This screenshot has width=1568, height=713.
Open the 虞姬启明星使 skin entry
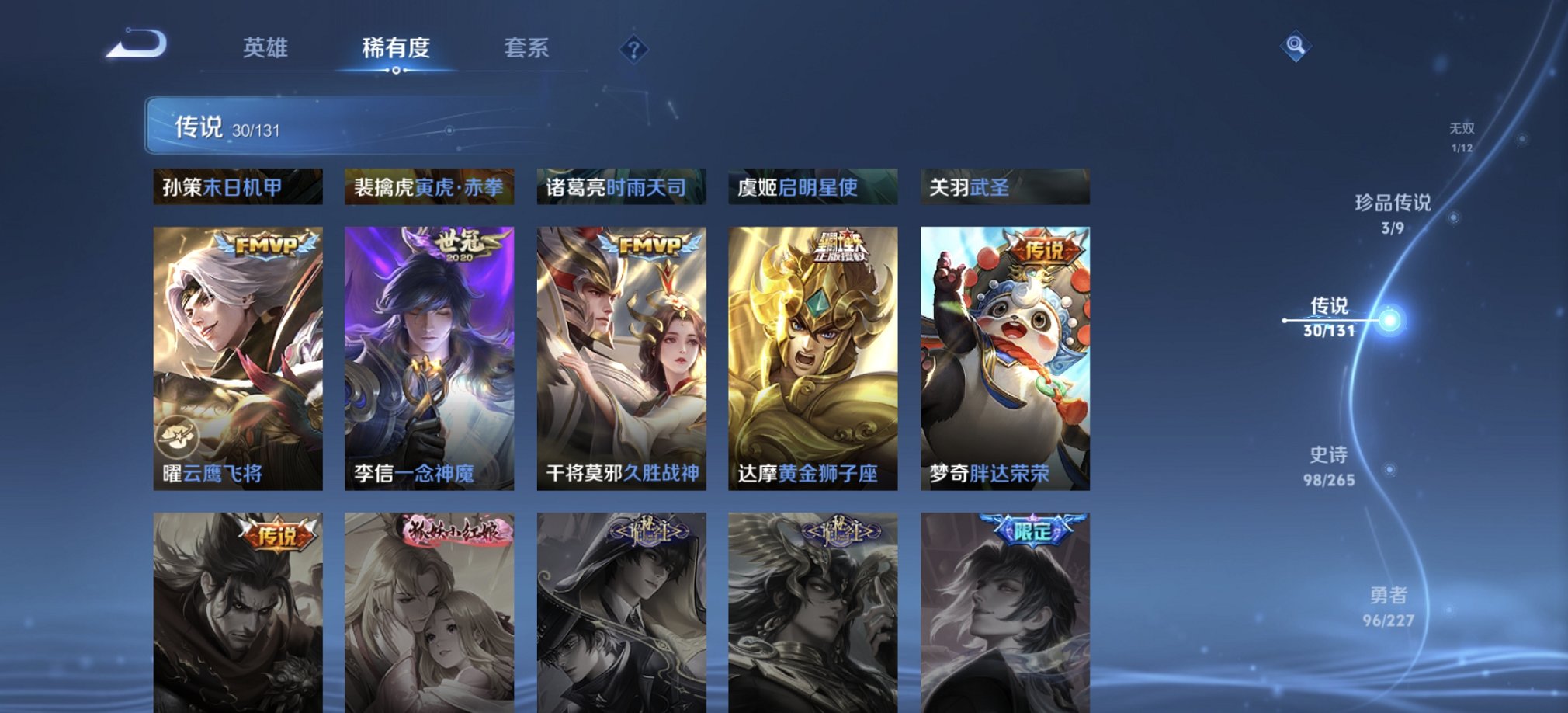(x=812, y=186)
